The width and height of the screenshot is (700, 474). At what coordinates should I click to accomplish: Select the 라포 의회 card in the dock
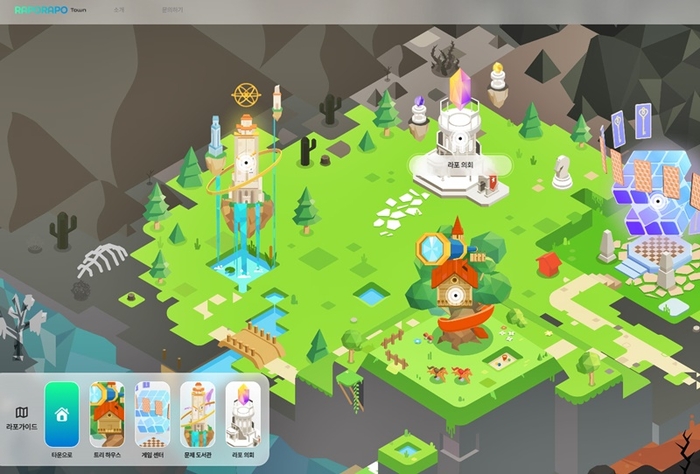pyautogui.click(x=242, y=413)
